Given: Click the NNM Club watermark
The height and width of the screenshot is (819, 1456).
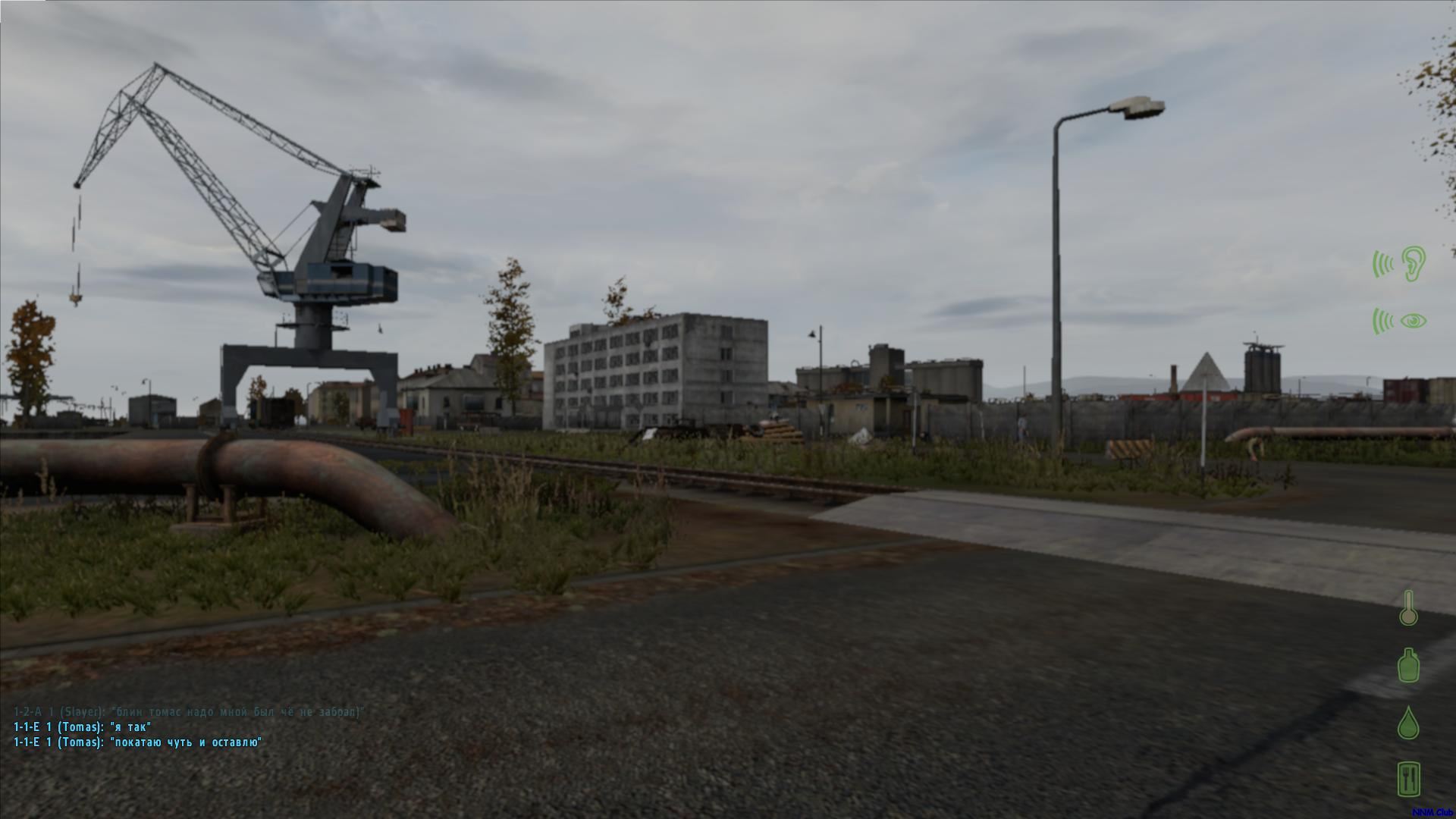Looking at the screenshot, I should click(x=1432, y=812).
